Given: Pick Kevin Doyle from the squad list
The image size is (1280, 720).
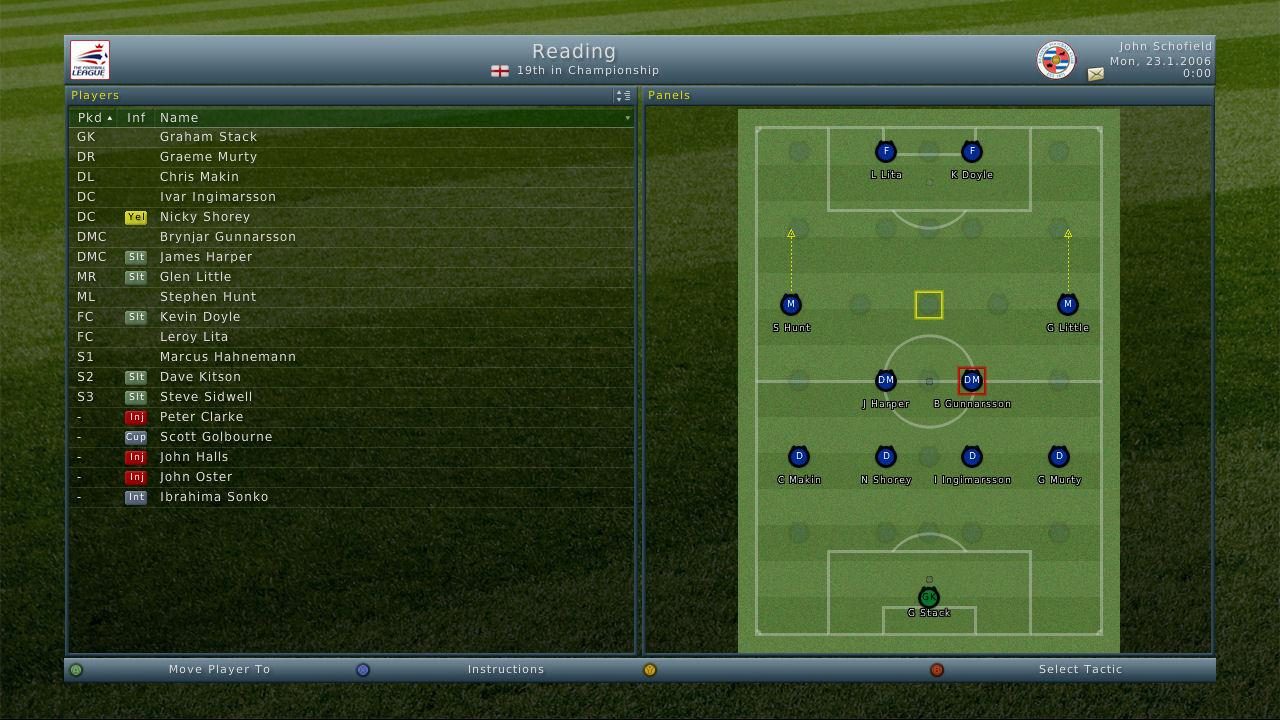Looking at the screenshot, I should pos(200,317).
